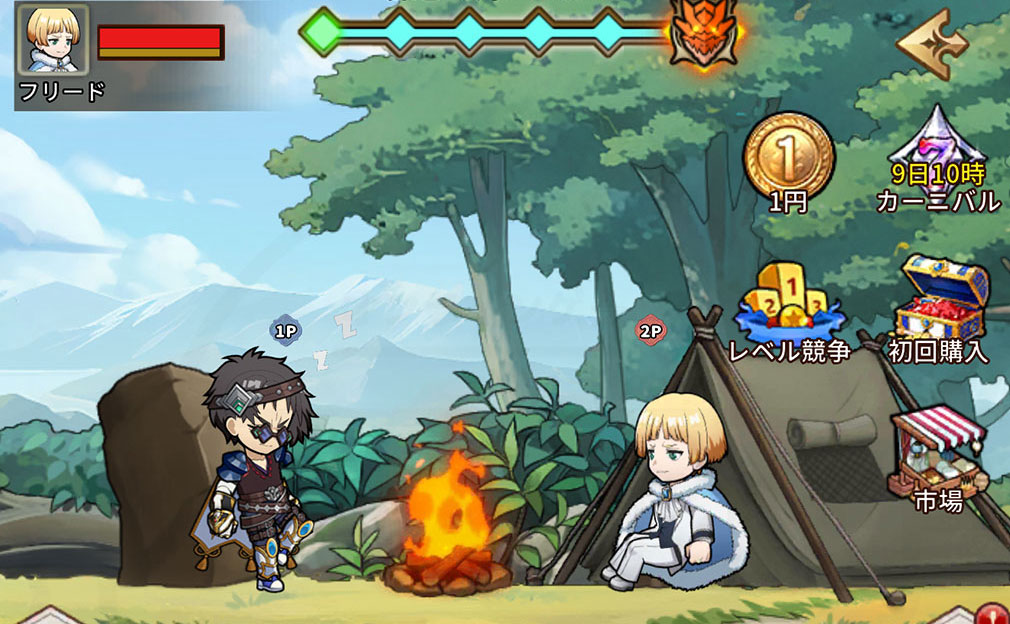Viewport: 1010px width, 624px height.
Task: Select the green starting stage diamond
Action: (x=320, y=33)
